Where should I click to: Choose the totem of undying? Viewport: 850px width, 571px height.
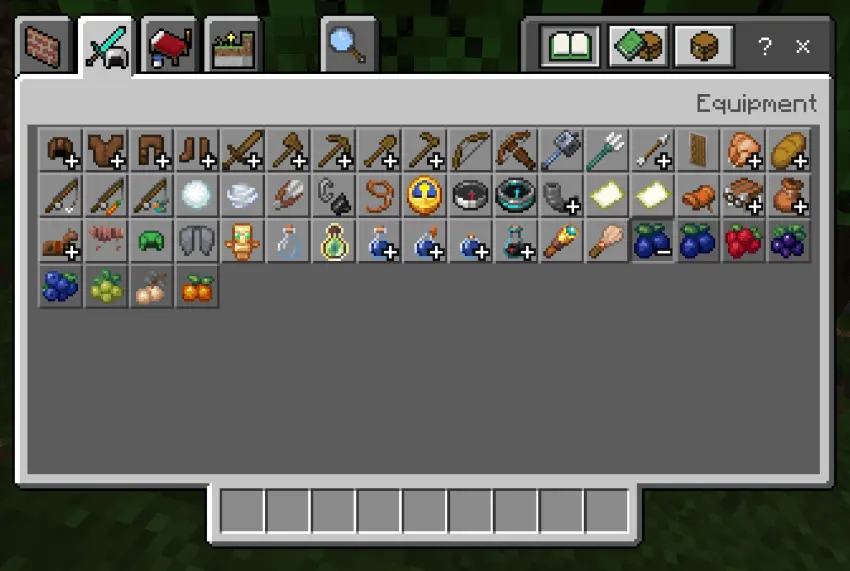tap(243, 241)
